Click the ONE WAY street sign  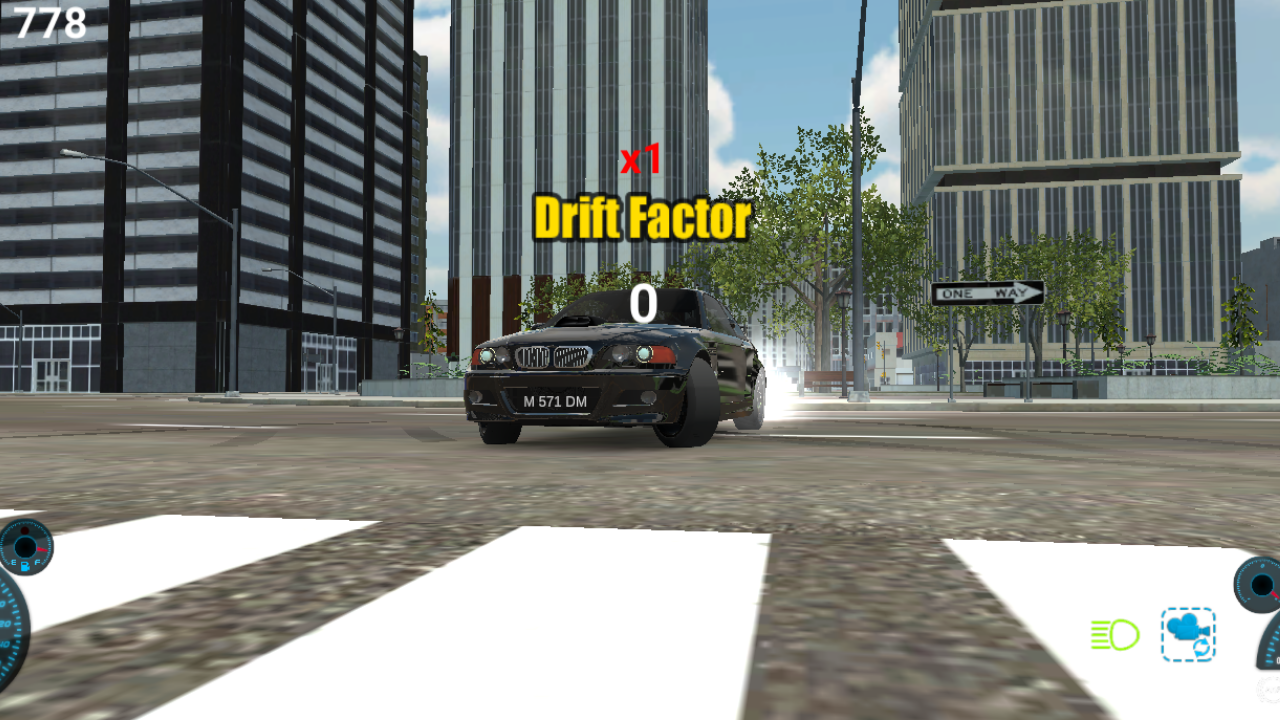point(990,292)
